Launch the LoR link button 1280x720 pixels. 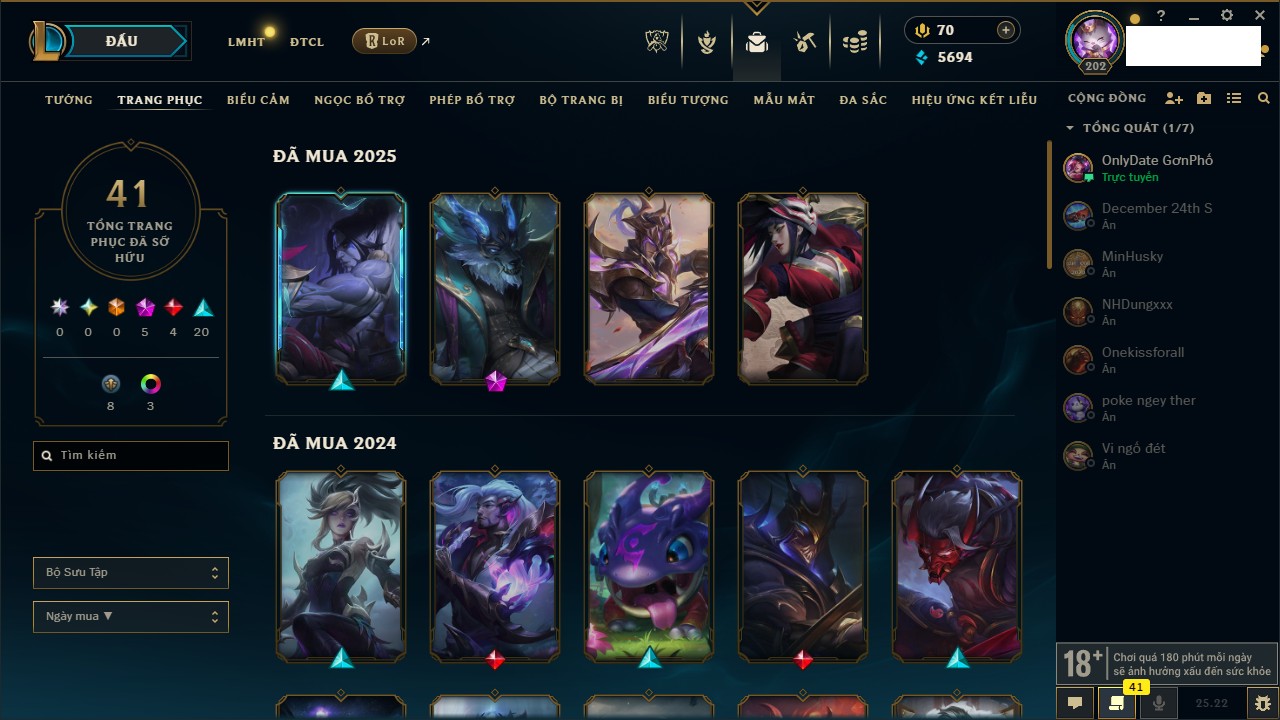385,41
